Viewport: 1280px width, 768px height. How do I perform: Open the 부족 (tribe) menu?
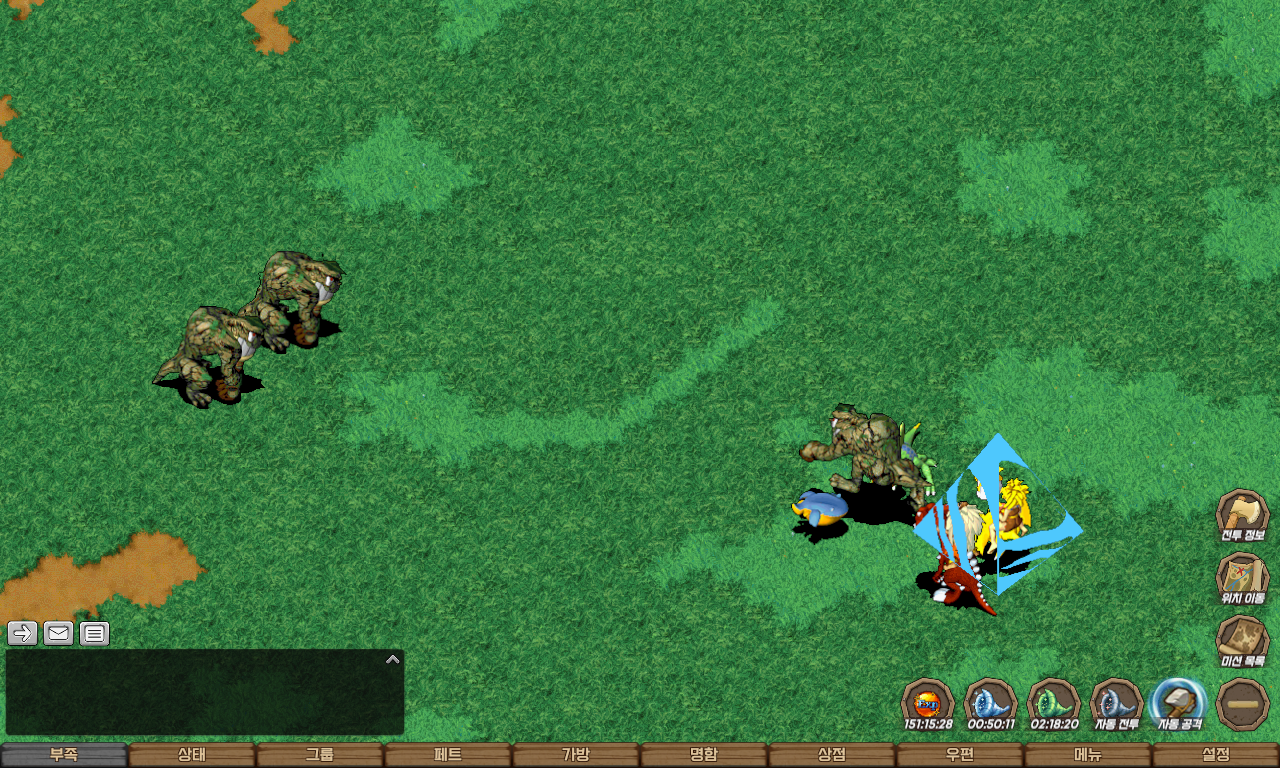[64, 755]
